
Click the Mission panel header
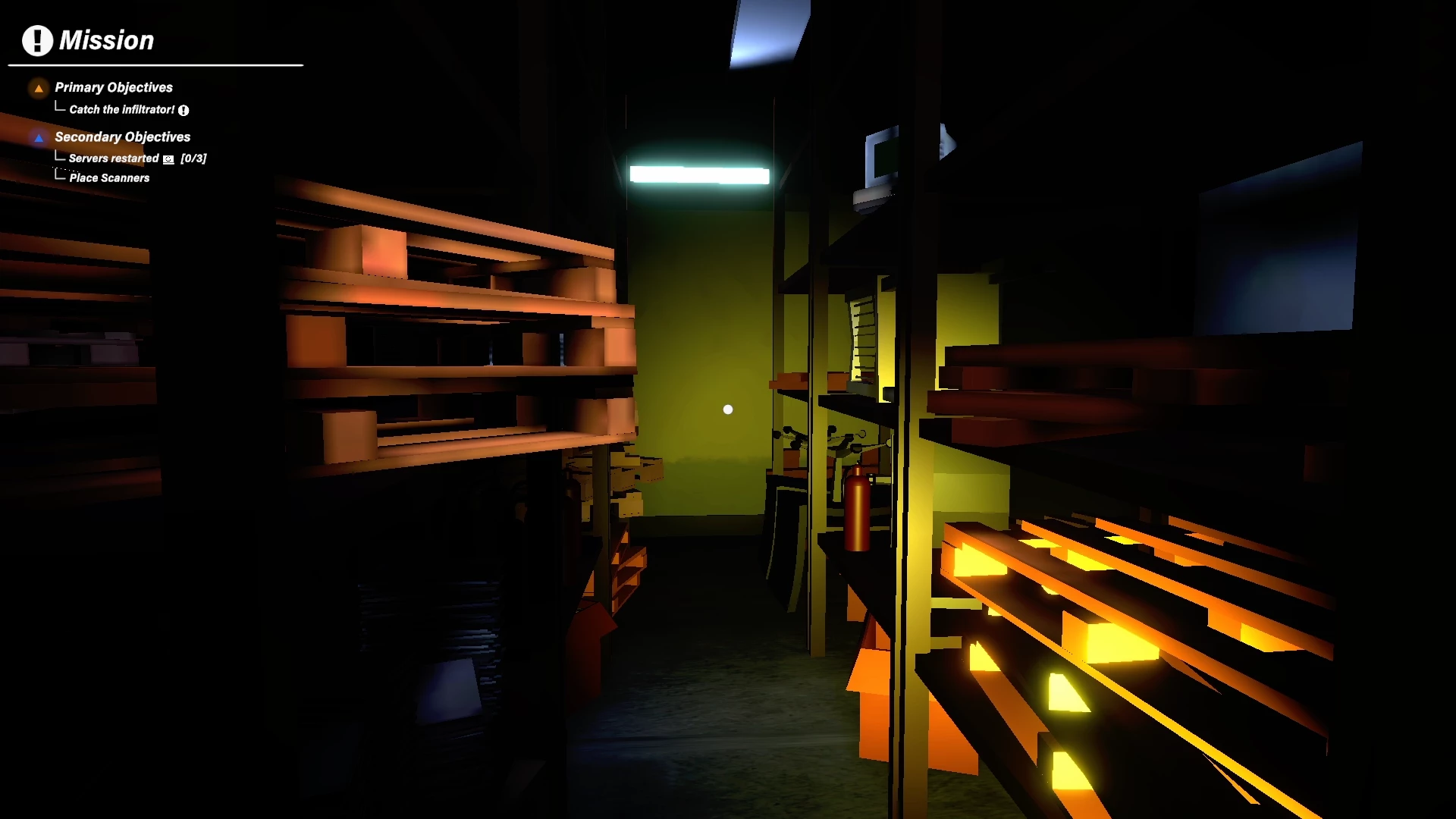click(107, 40)
